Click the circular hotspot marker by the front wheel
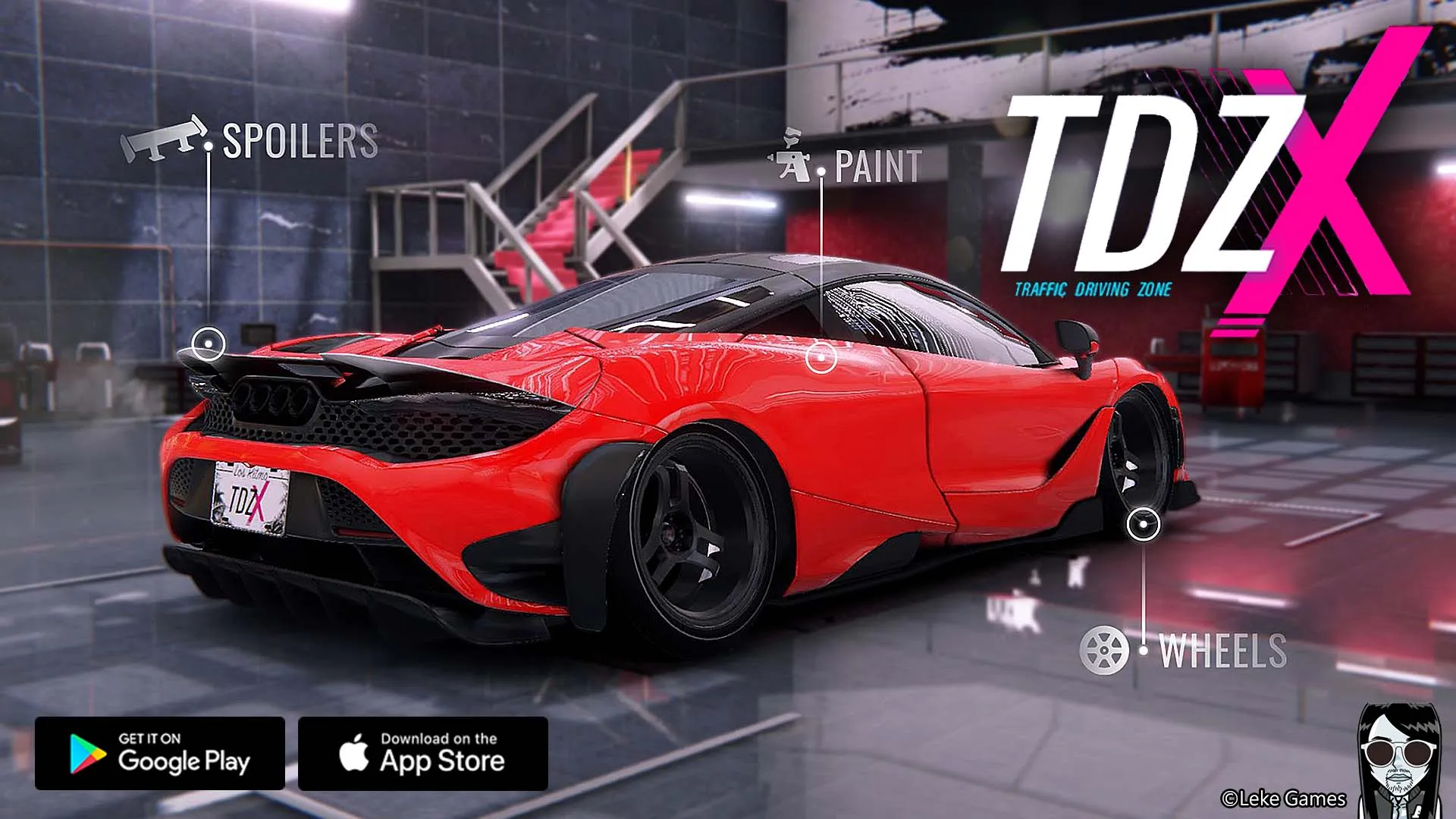 pyautogui.click(x=1143, y=525)
